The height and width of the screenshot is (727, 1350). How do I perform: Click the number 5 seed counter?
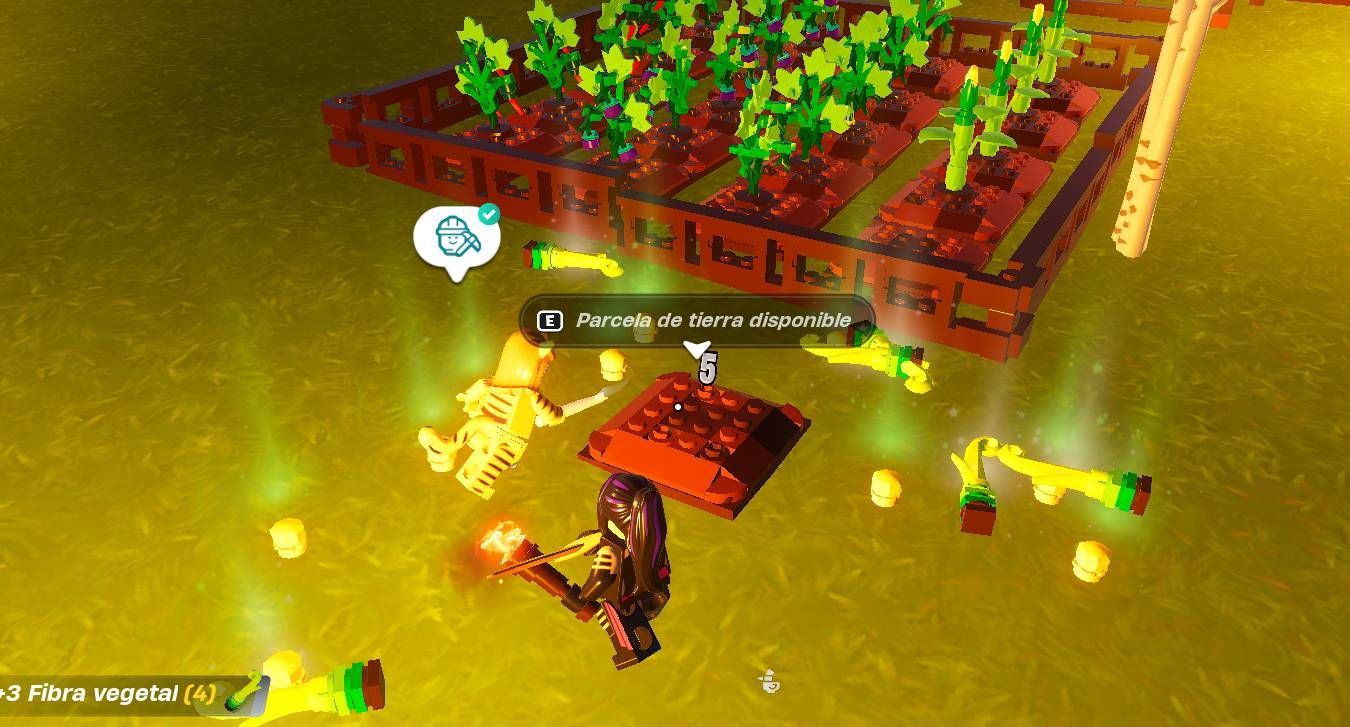[x=708, y=366]
